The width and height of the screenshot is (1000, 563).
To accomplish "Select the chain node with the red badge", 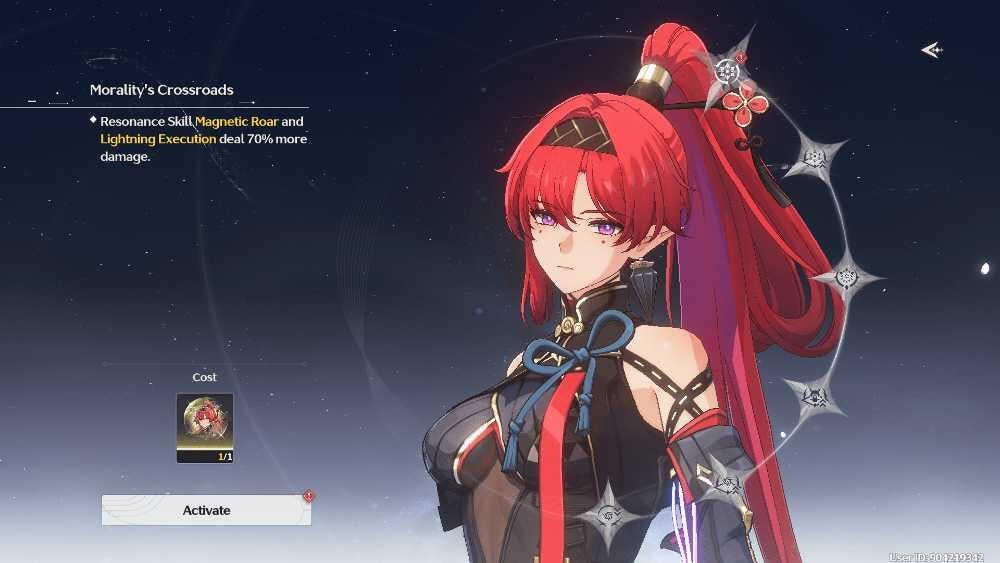I will click(x=728, y=71).
